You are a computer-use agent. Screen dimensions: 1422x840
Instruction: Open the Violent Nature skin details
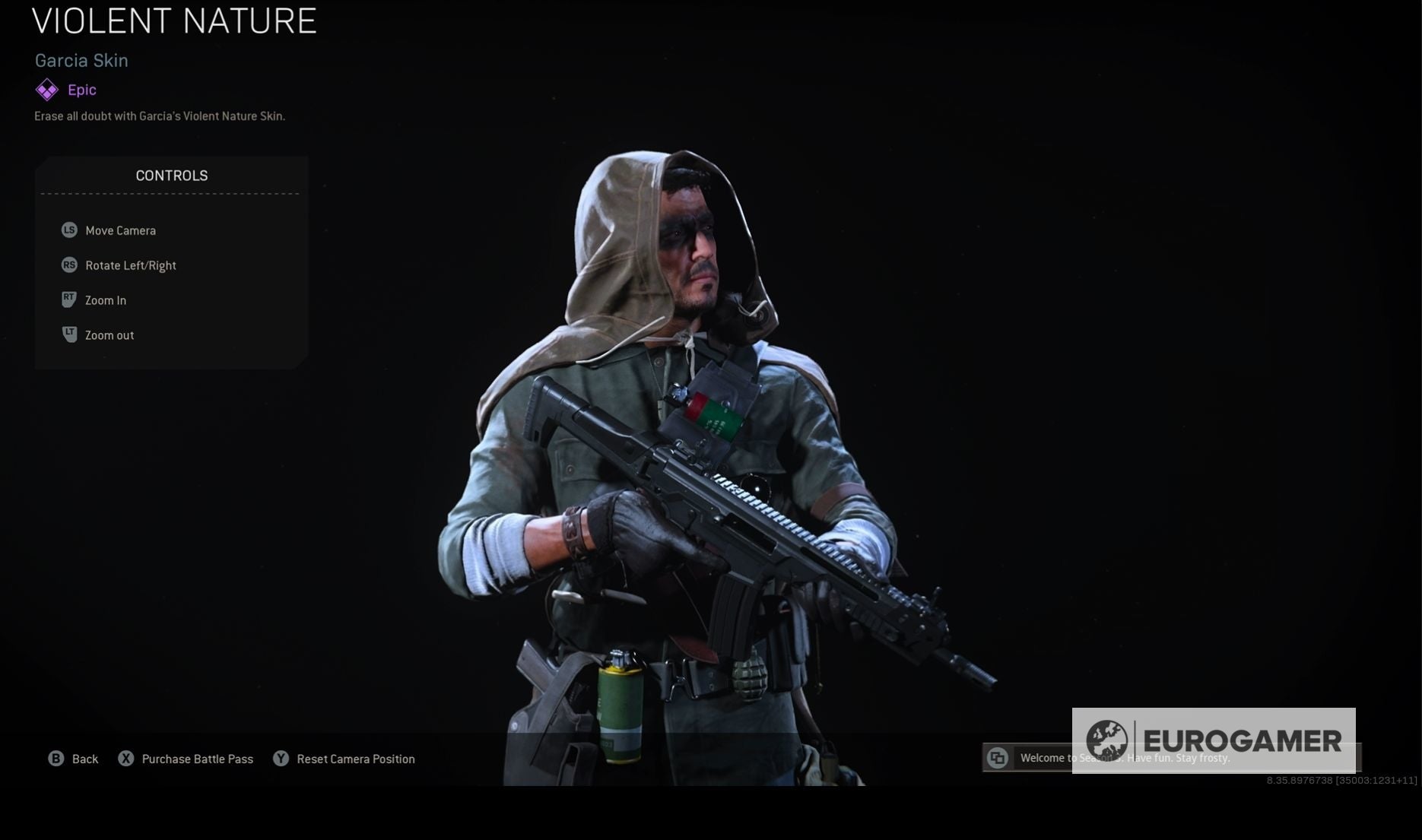(x=173, y=21)
